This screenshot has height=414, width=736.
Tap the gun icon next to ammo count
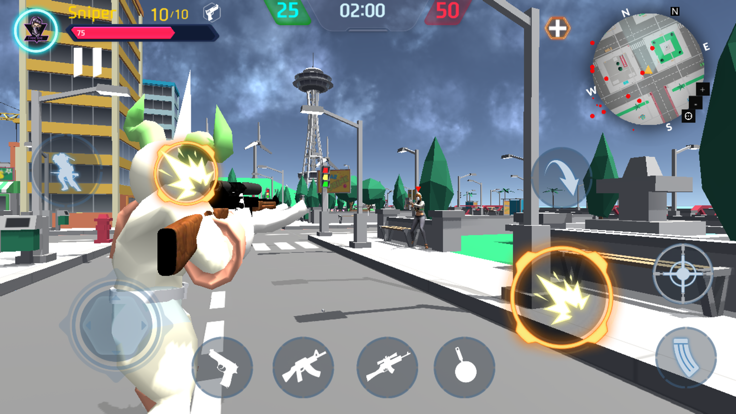pyautogui.click(x=211, y=12)
